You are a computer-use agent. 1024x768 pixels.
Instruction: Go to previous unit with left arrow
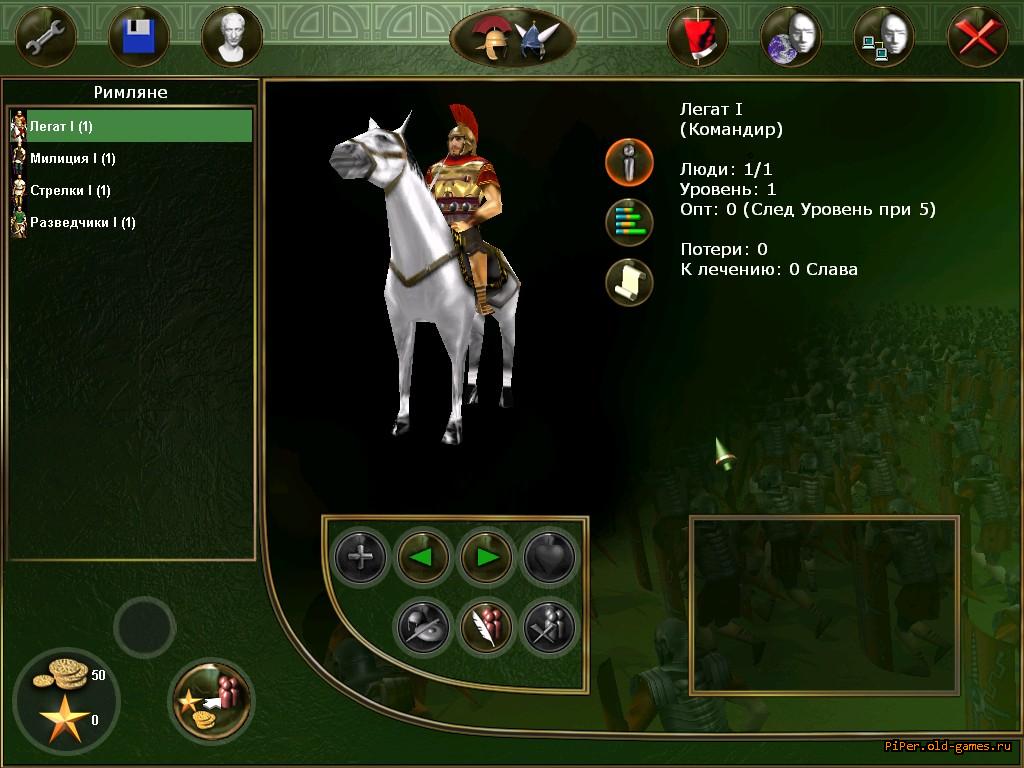[423, 557]
